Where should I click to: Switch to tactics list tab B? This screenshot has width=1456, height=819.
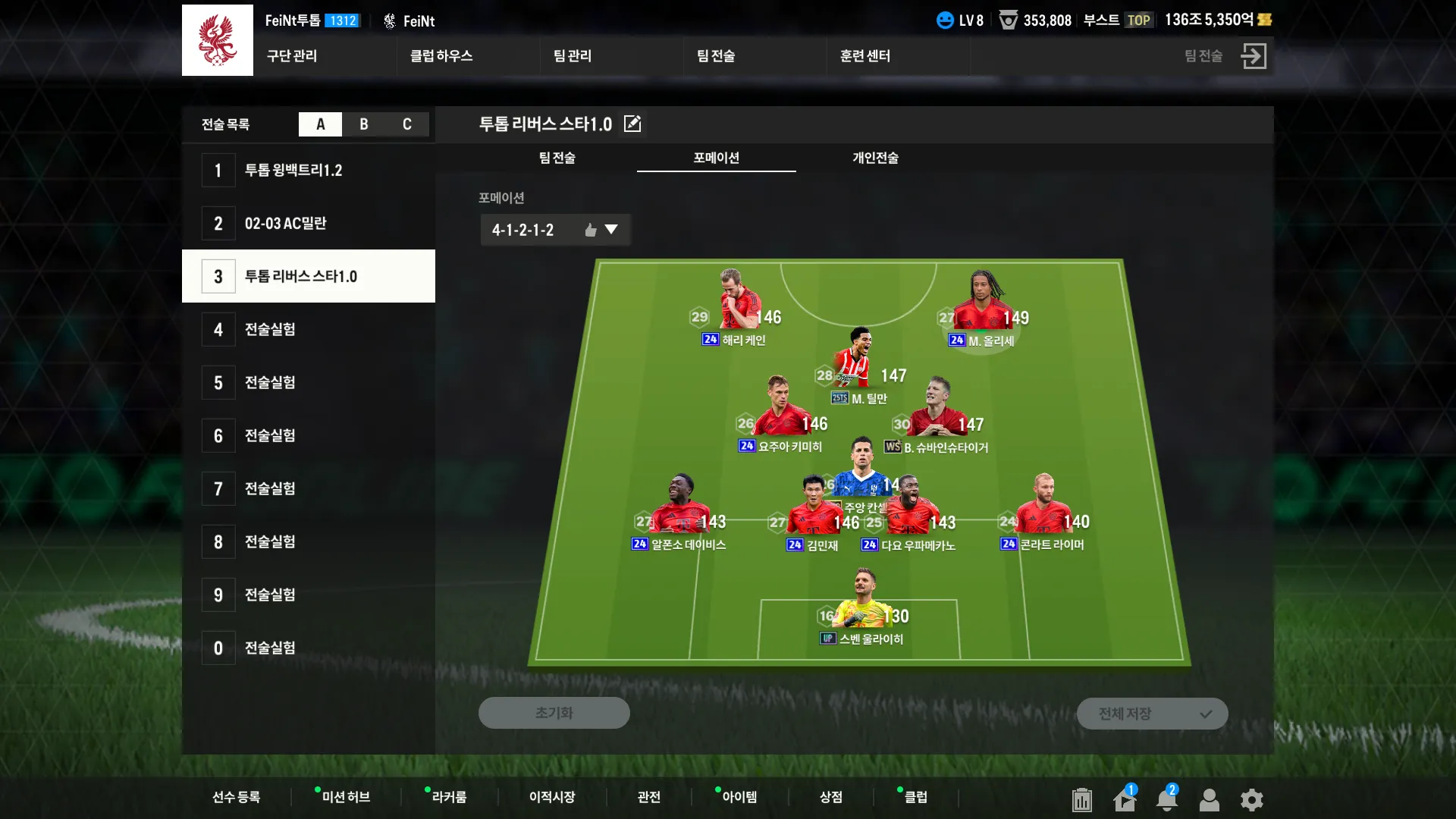pos(364,124)
